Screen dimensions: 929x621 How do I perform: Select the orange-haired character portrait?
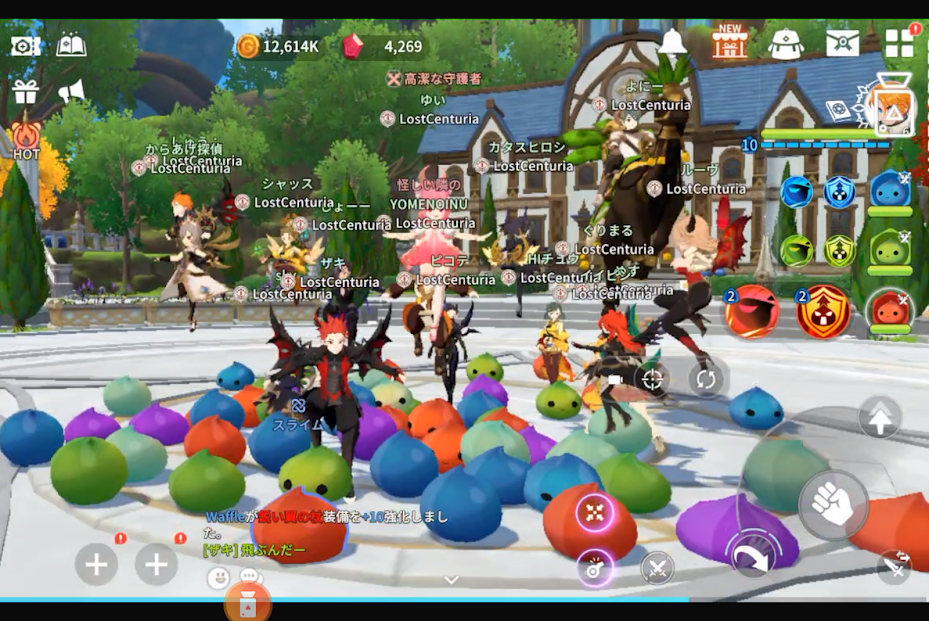890,112
